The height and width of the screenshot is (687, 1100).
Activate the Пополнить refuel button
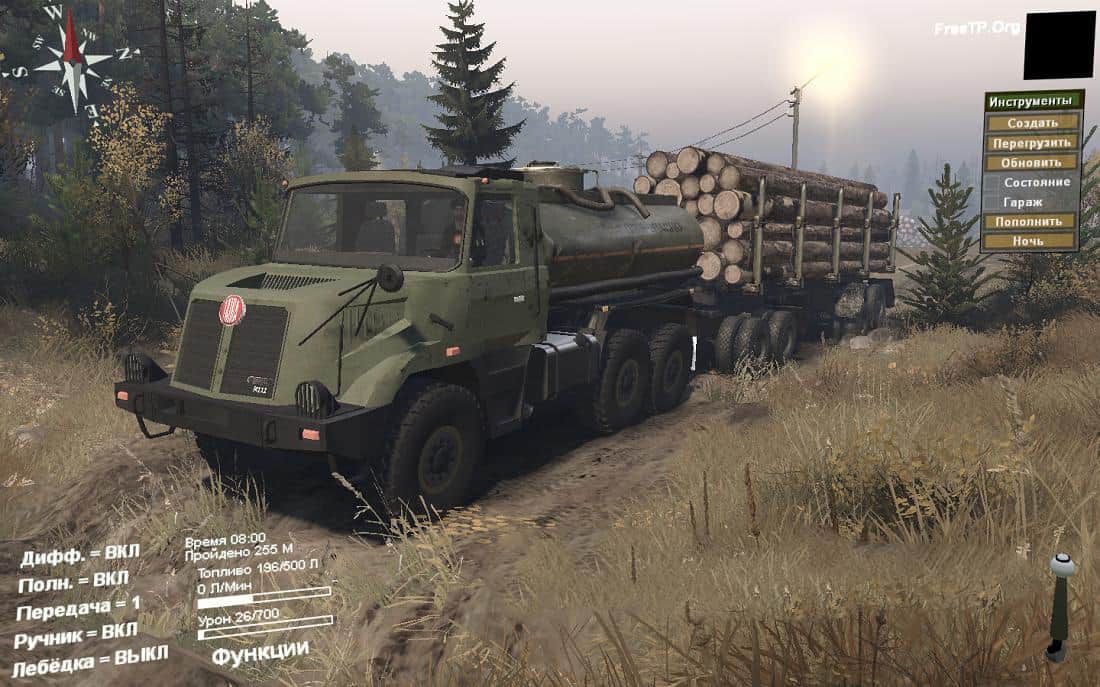1032,221
